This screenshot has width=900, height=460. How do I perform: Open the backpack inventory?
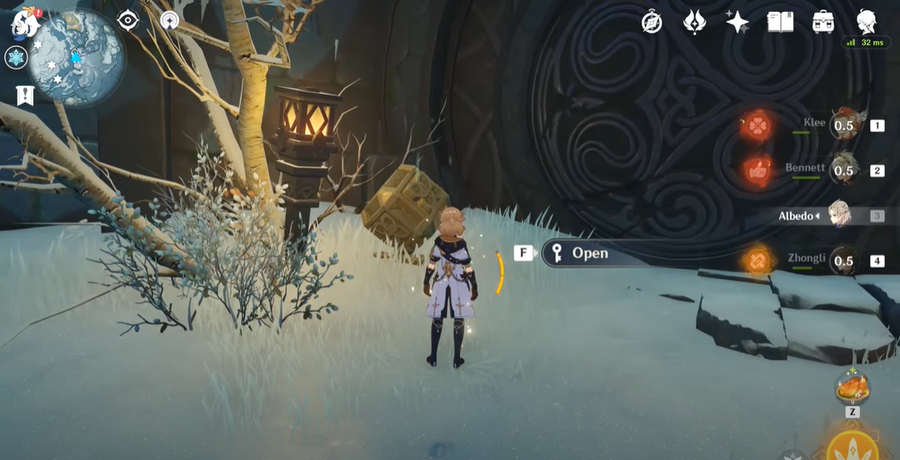click(x=823, y=21)
